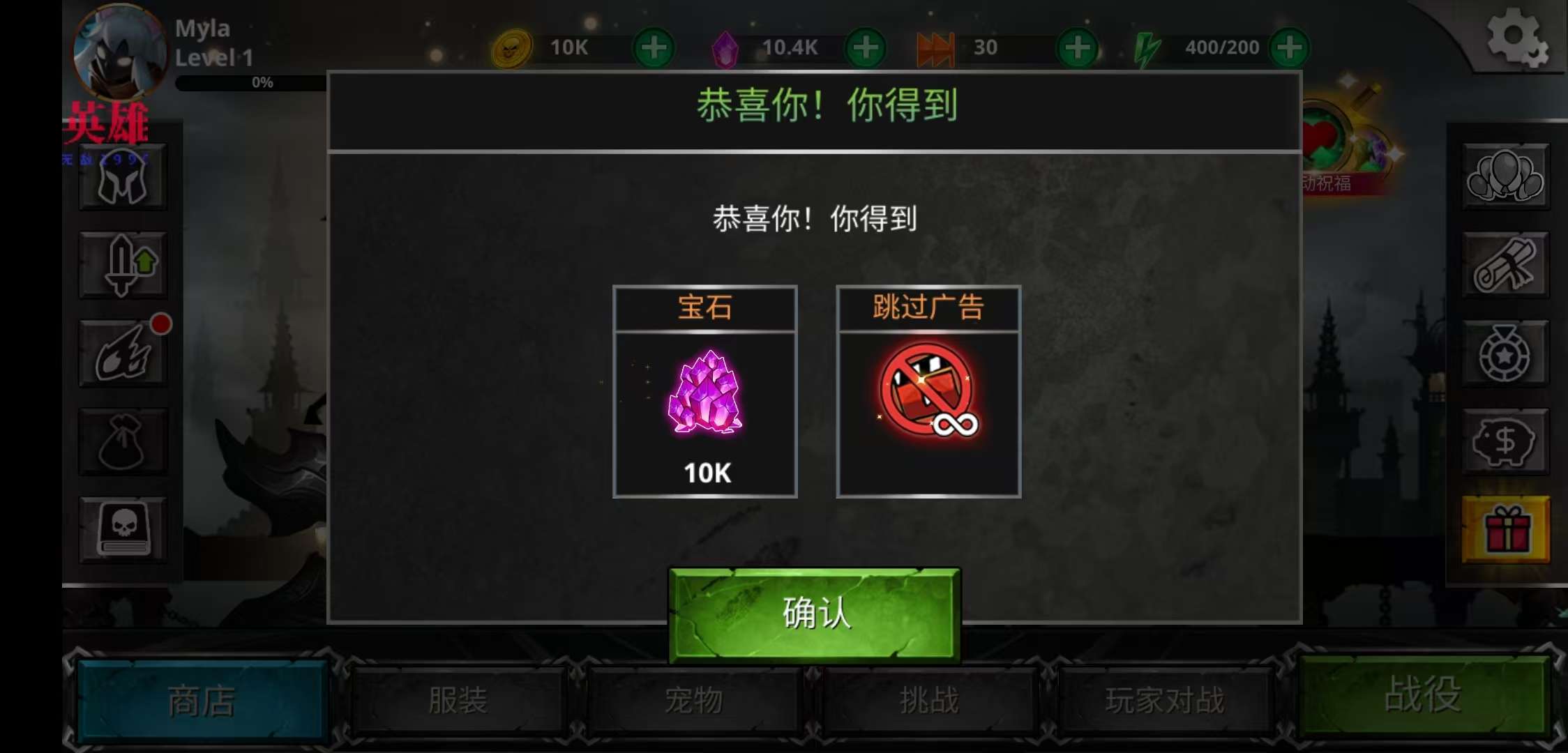The height and width of the screenshot is (753, 1568).
Task: Switch to the 商店 shop tab
Action: [202, 700]
